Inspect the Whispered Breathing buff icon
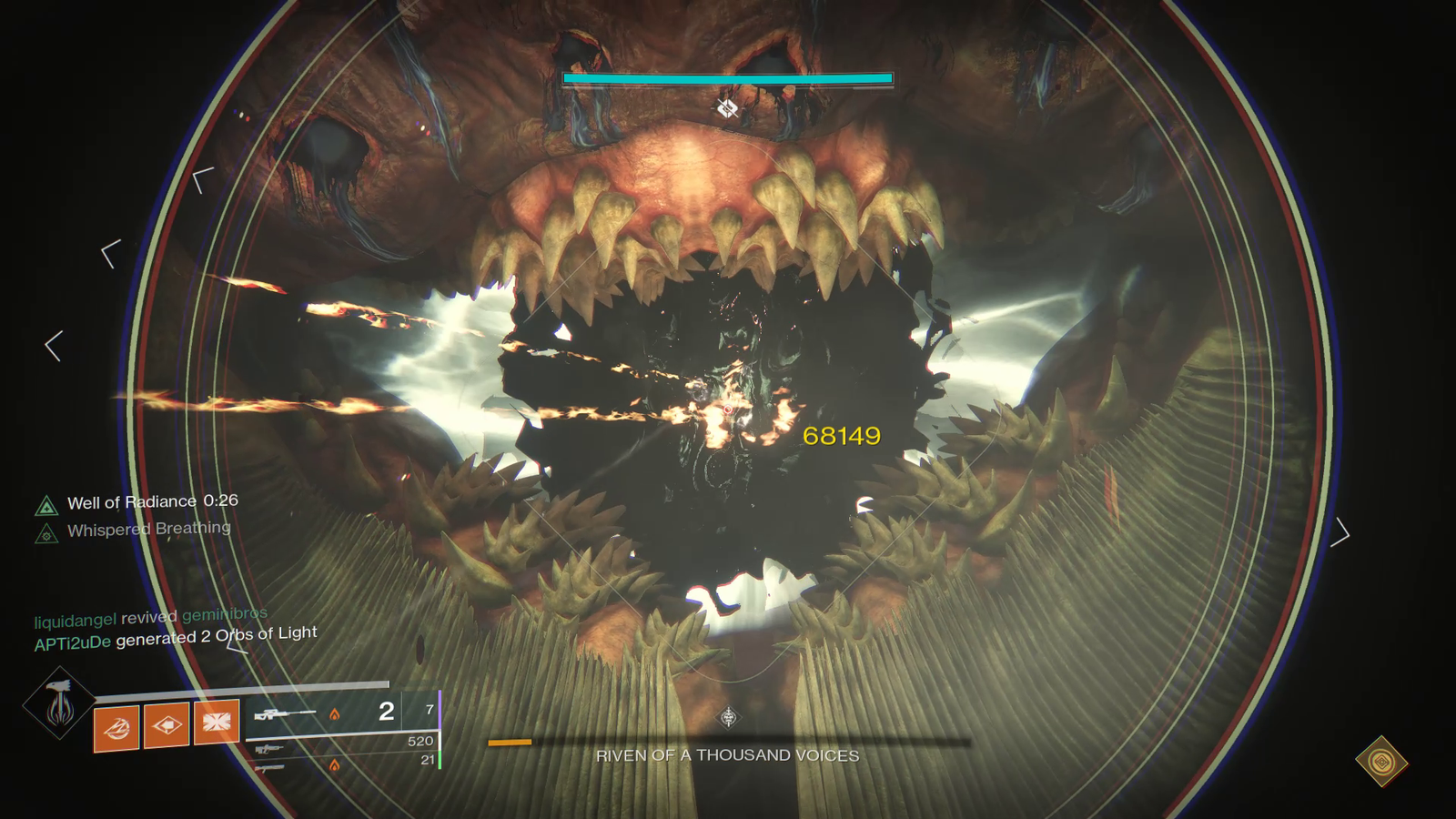The width and height of the screenshot is (1456, 819). pos(46,534)
